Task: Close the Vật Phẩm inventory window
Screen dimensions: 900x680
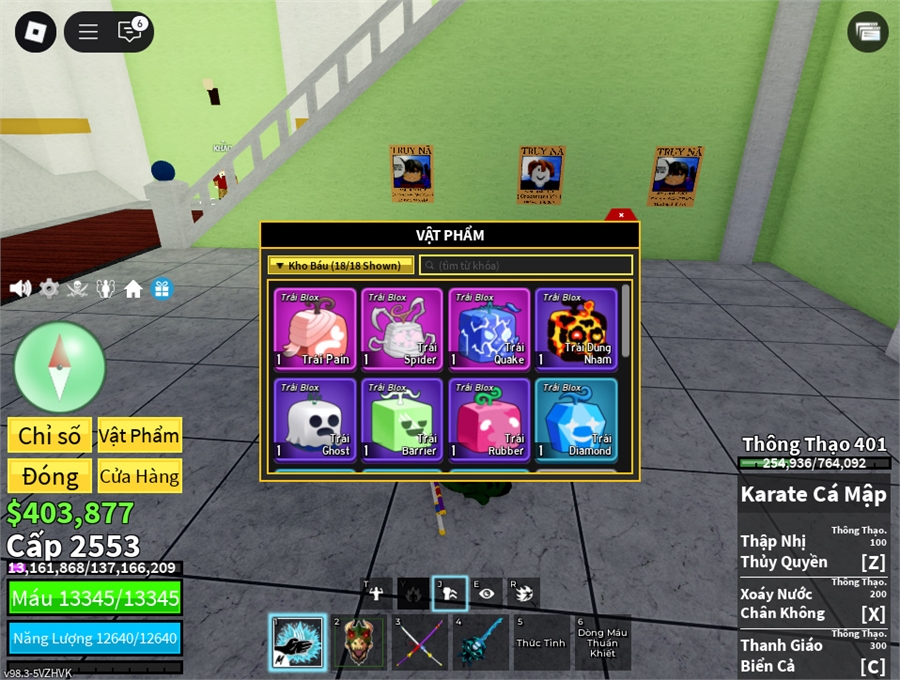Action: [621, 214]
